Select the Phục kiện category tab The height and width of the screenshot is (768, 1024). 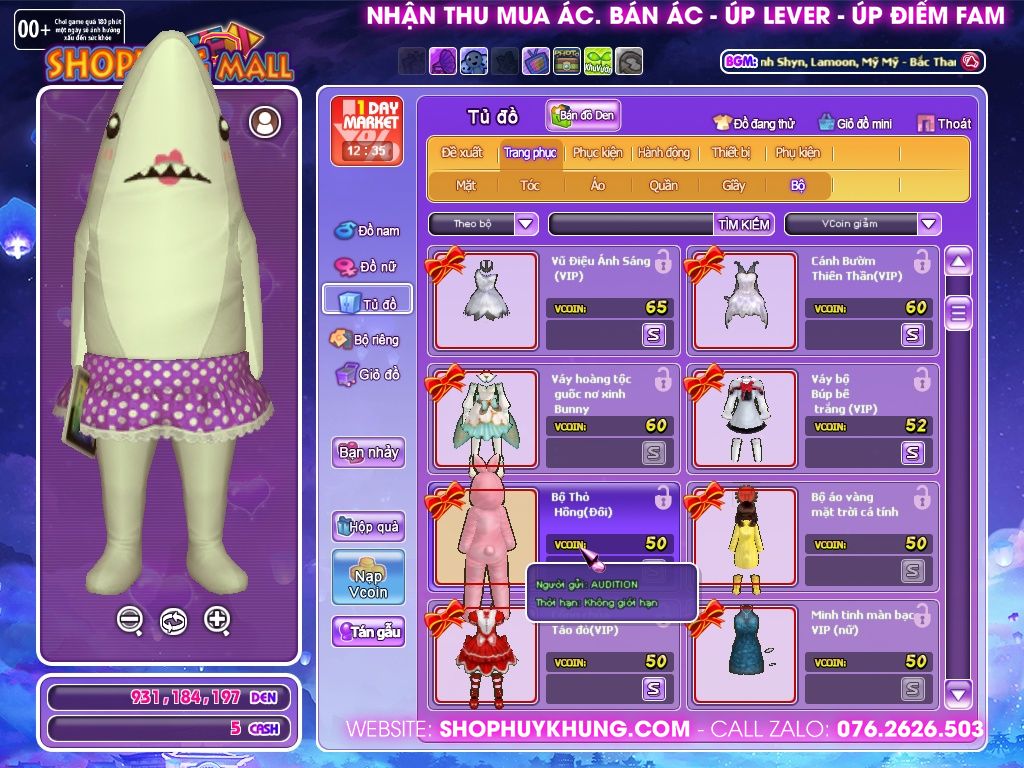click(x=597, y=153)
